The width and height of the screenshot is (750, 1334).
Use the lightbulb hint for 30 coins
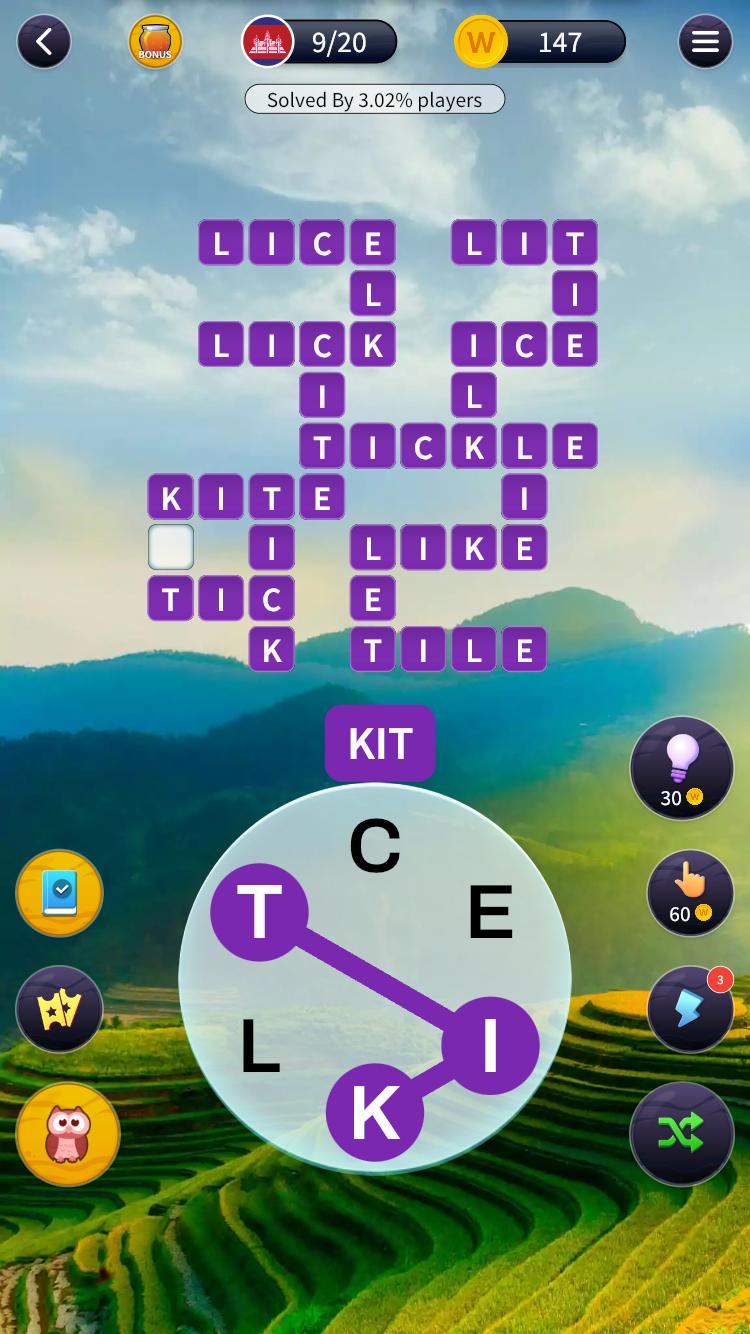(x=682, y=768)
